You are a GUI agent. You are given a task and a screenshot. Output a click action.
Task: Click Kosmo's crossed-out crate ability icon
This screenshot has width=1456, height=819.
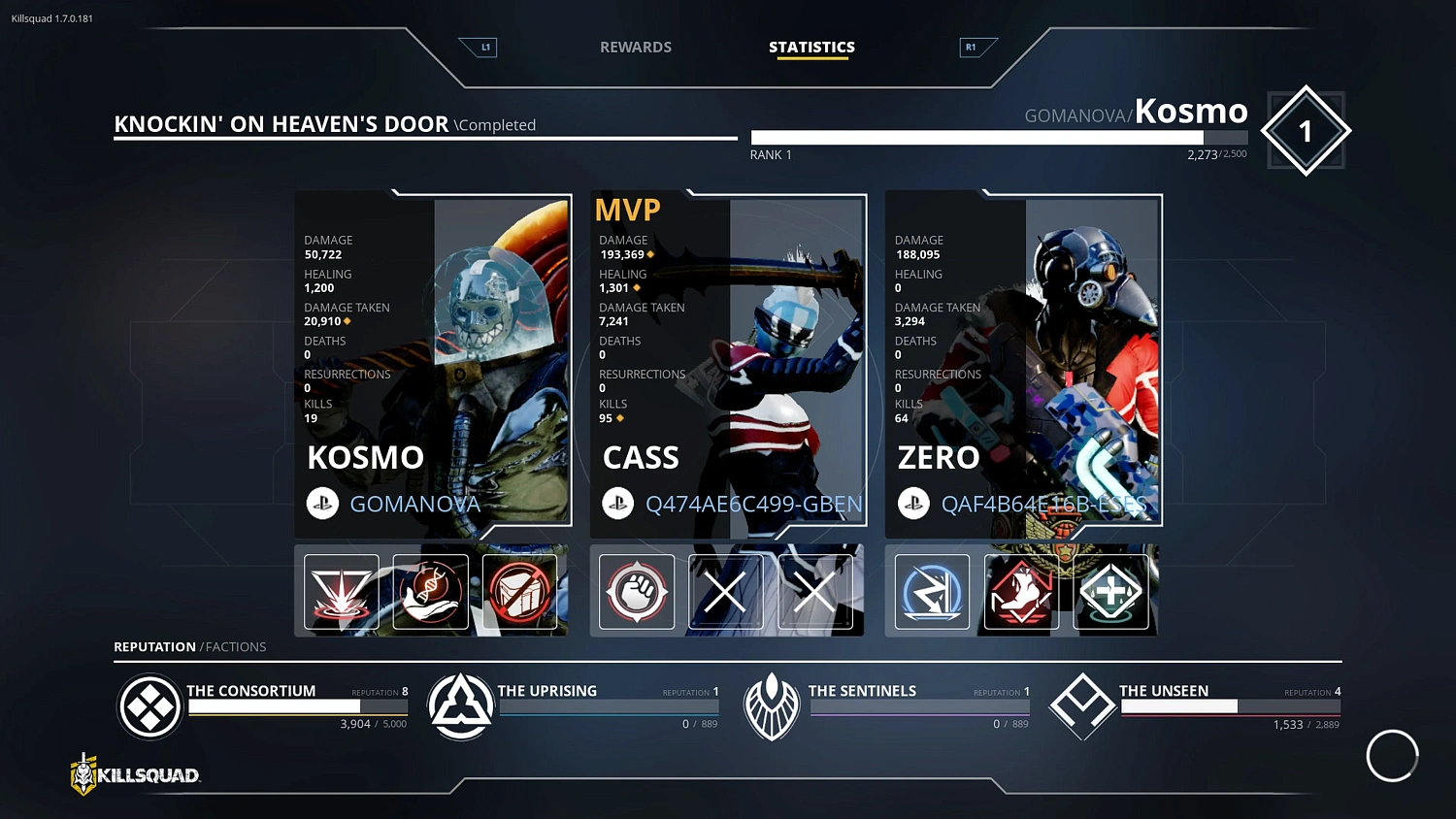pos(520,591)
